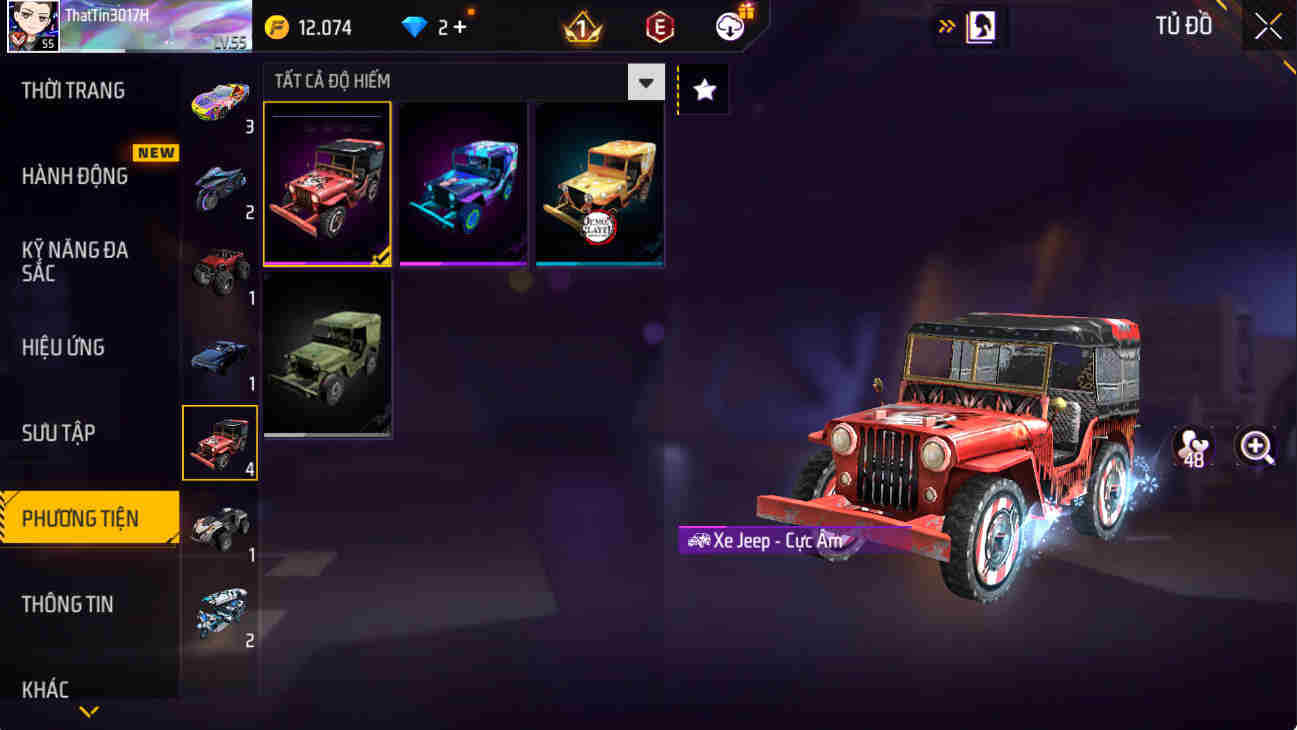Select the yellow Demon Slayer jeep thumbnail
Screen dimensions: 1297x730
(x=599, y=184)
